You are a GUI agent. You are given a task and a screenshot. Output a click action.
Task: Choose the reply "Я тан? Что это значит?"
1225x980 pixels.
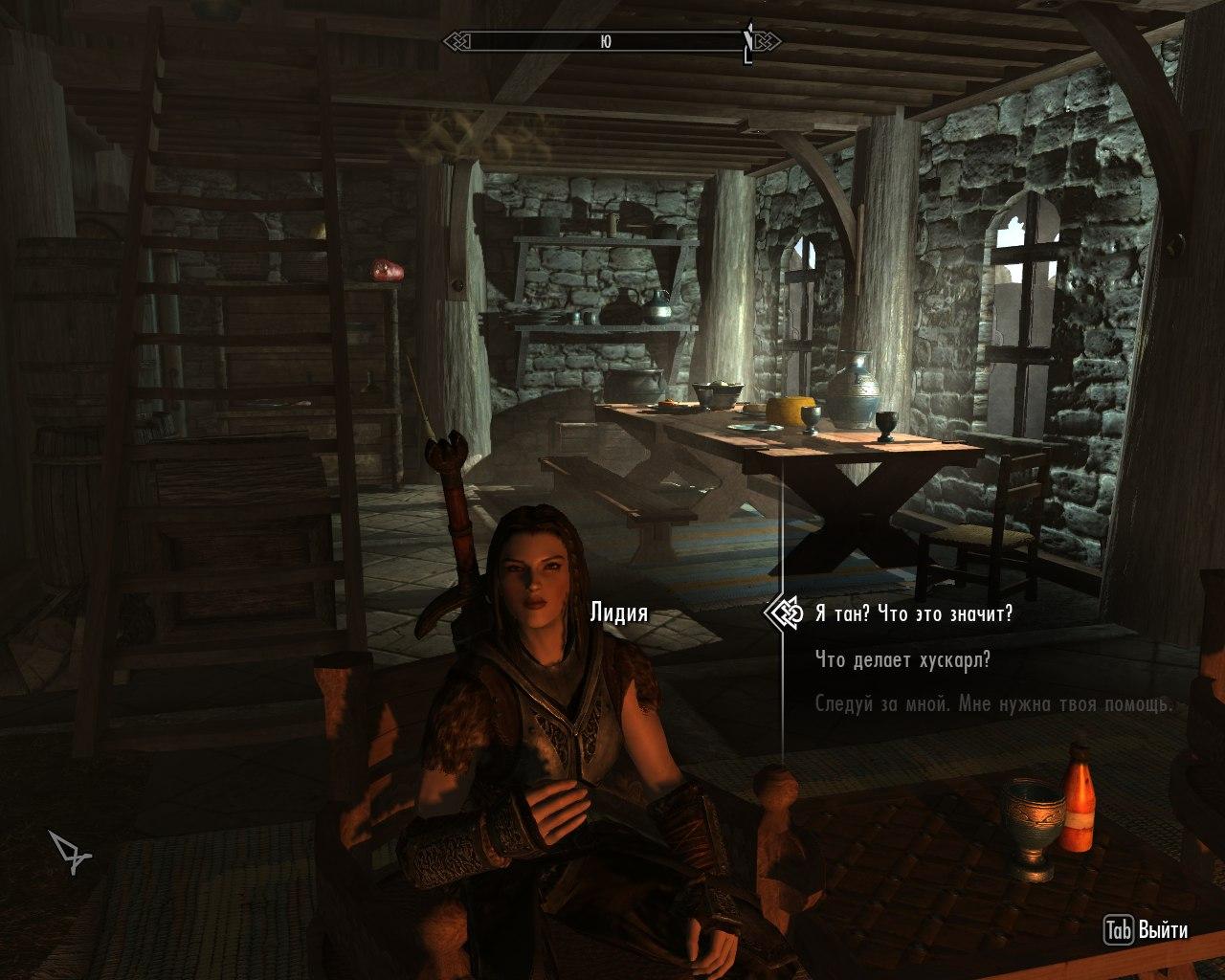(x=913, y=613)
